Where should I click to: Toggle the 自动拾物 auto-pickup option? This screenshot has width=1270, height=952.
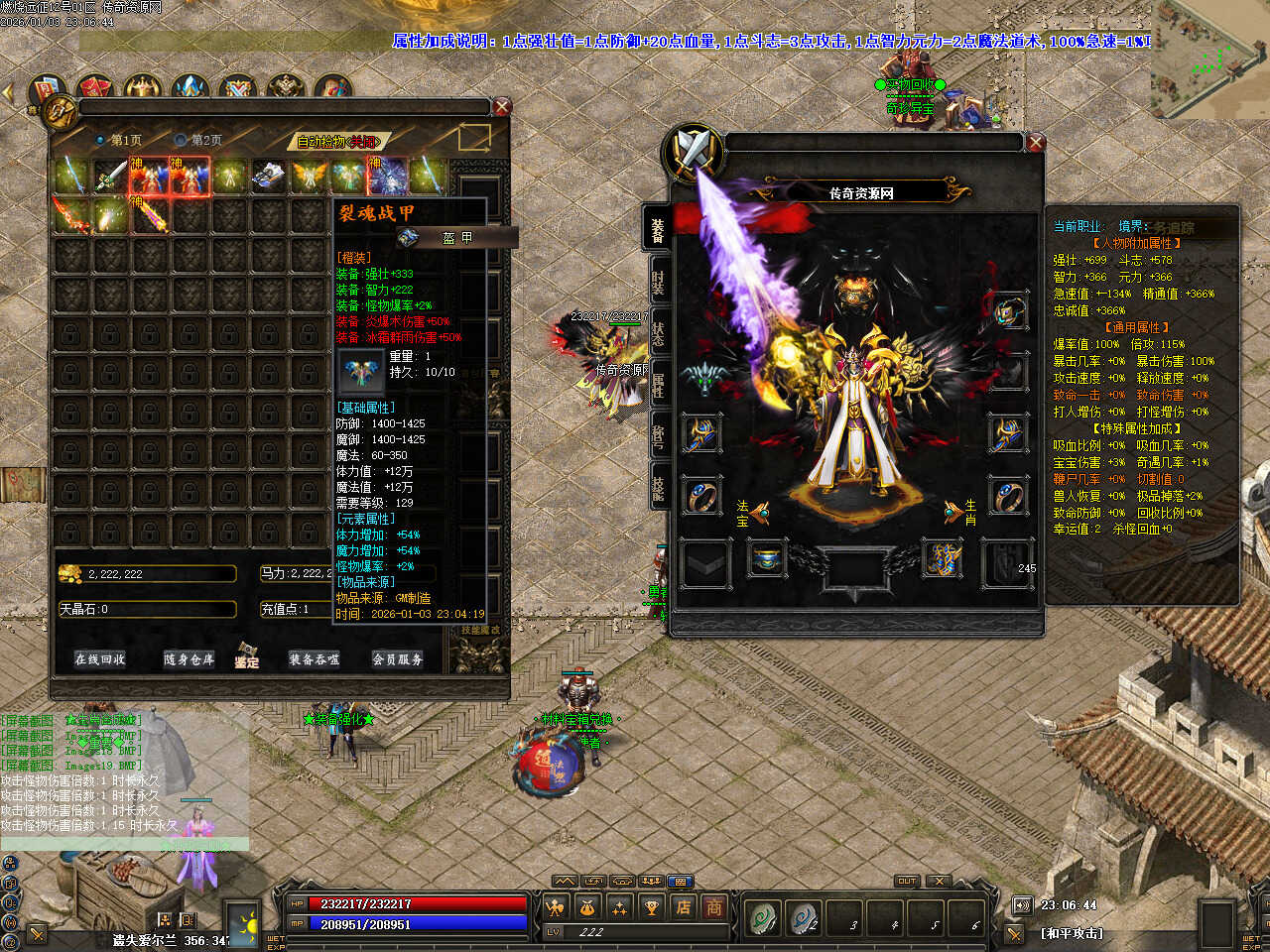pyautogui.click(x=339, y=142)
